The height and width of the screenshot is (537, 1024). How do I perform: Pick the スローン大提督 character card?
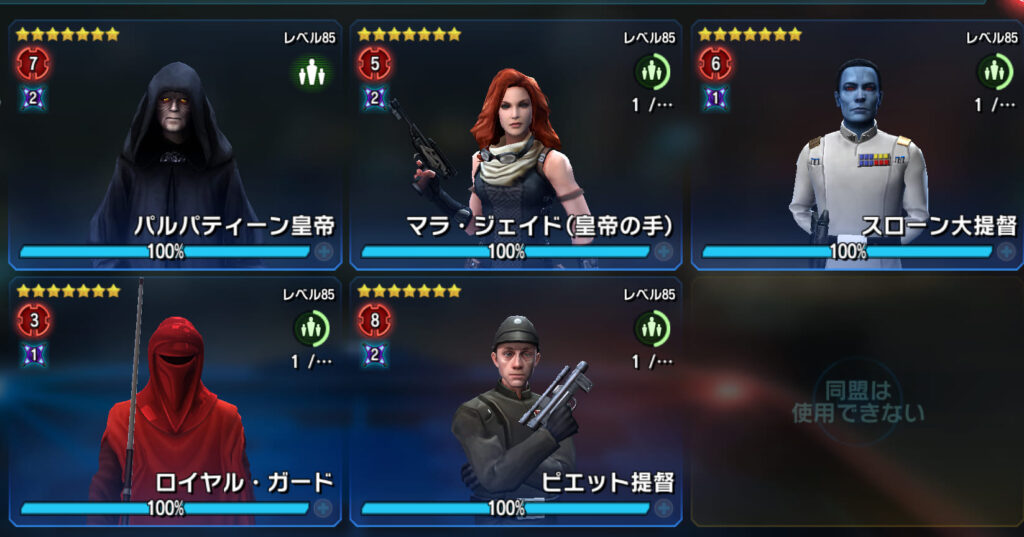click(857, 145)
